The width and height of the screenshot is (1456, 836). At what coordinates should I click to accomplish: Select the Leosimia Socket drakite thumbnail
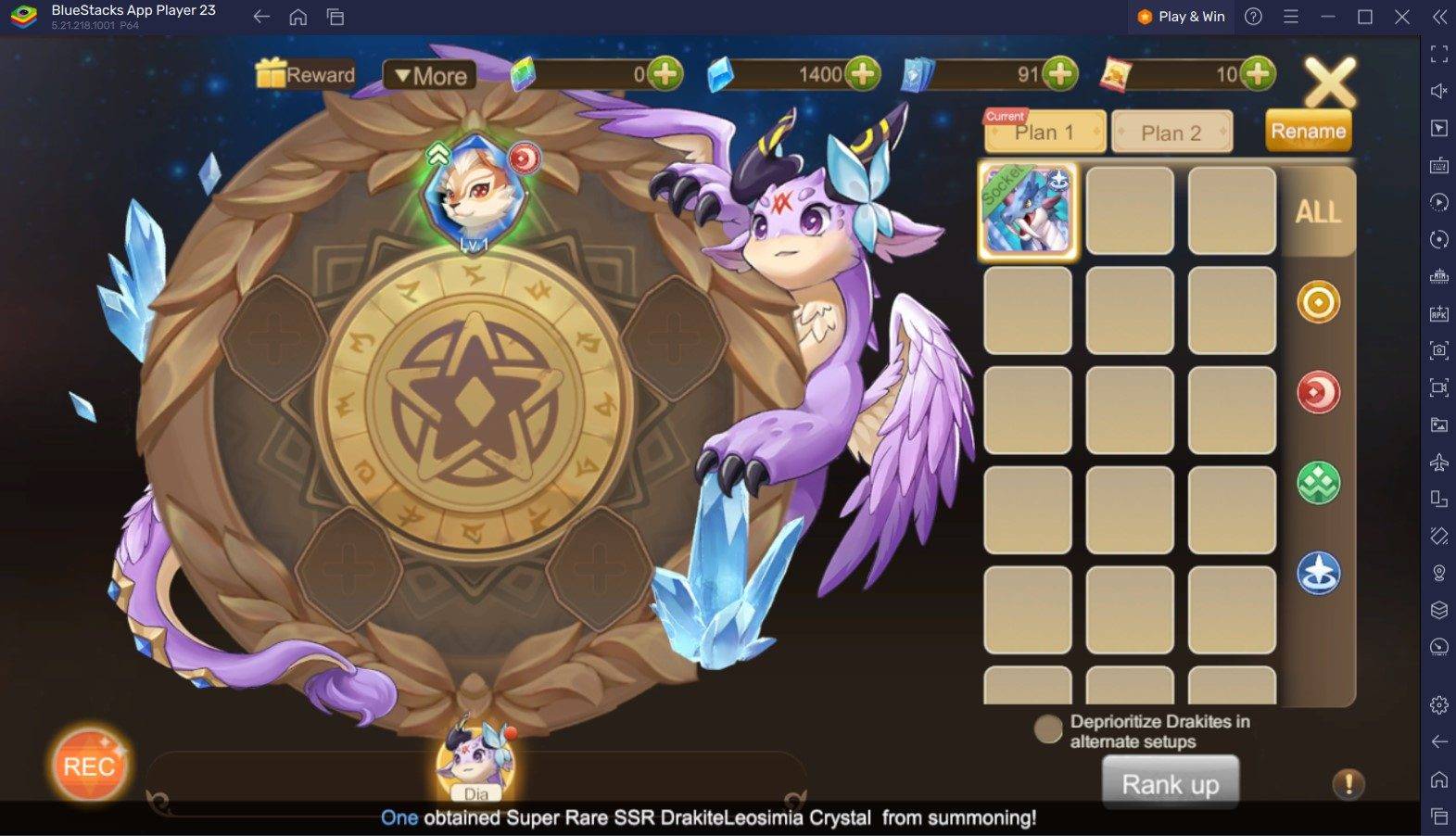coord(1027,211)
